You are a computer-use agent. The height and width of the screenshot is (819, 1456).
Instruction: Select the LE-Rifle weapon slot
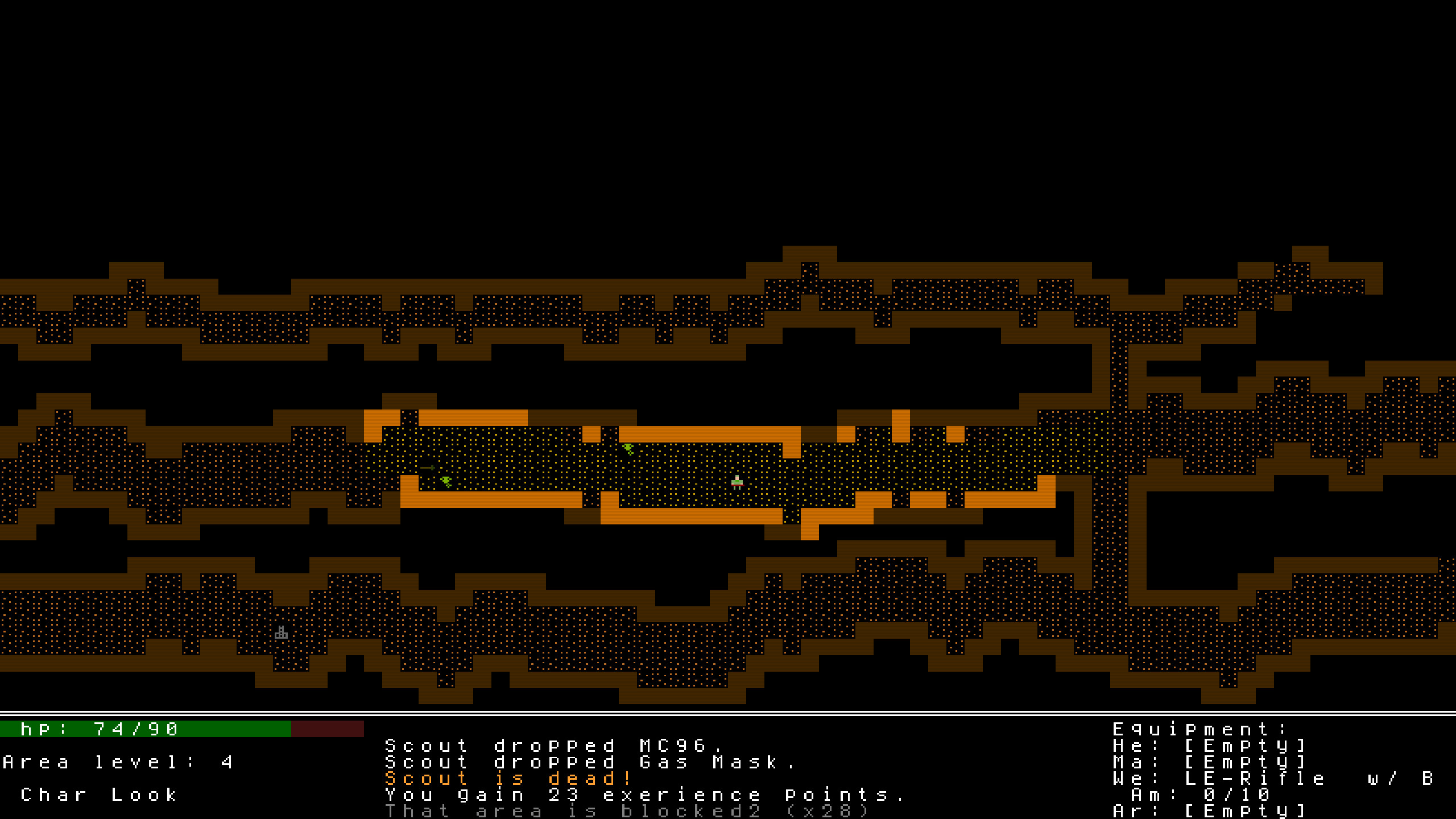1223,778
